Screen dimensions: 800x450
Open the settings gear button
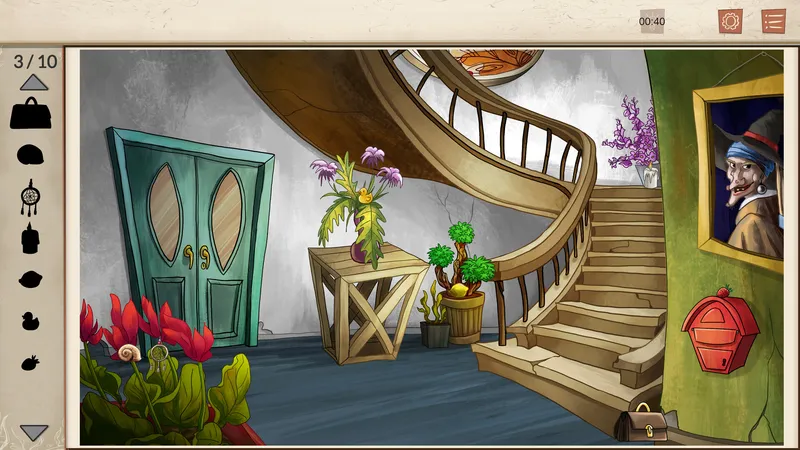(x=730, y=21)
